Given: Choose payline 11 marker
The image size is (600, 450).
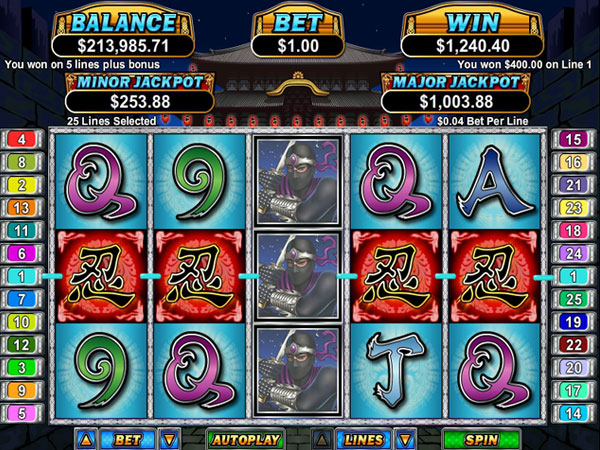Looking at the screenshot, I should tap(22, 230).
